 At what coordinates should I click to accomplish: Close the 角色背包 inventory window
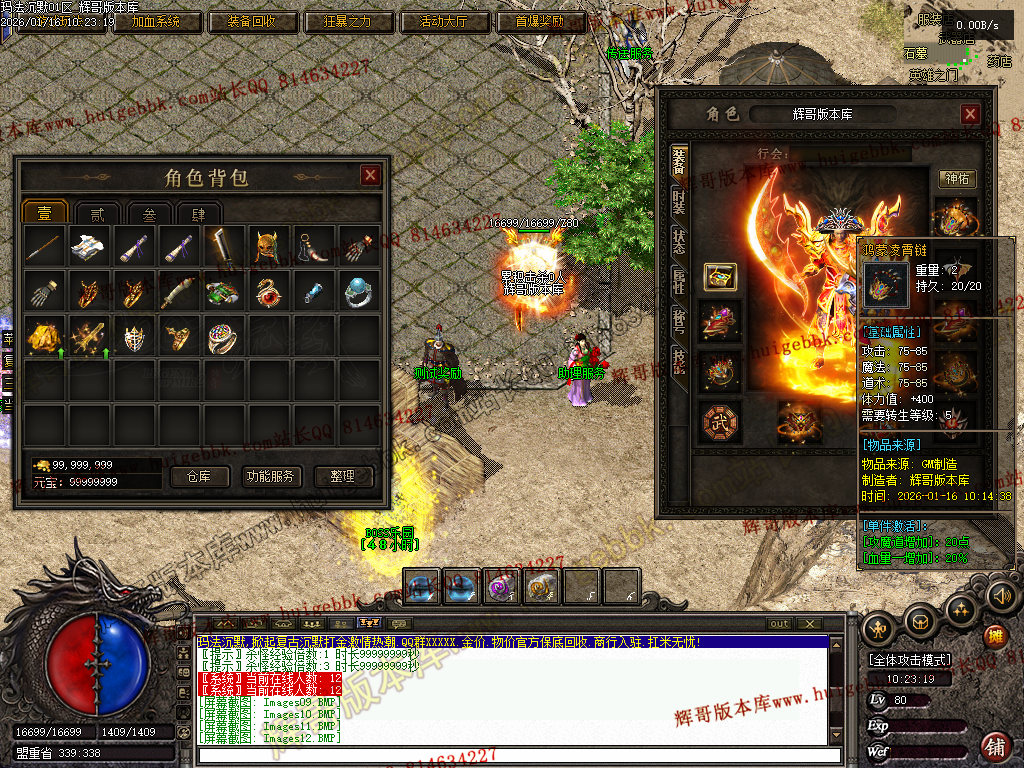(370, 176)
